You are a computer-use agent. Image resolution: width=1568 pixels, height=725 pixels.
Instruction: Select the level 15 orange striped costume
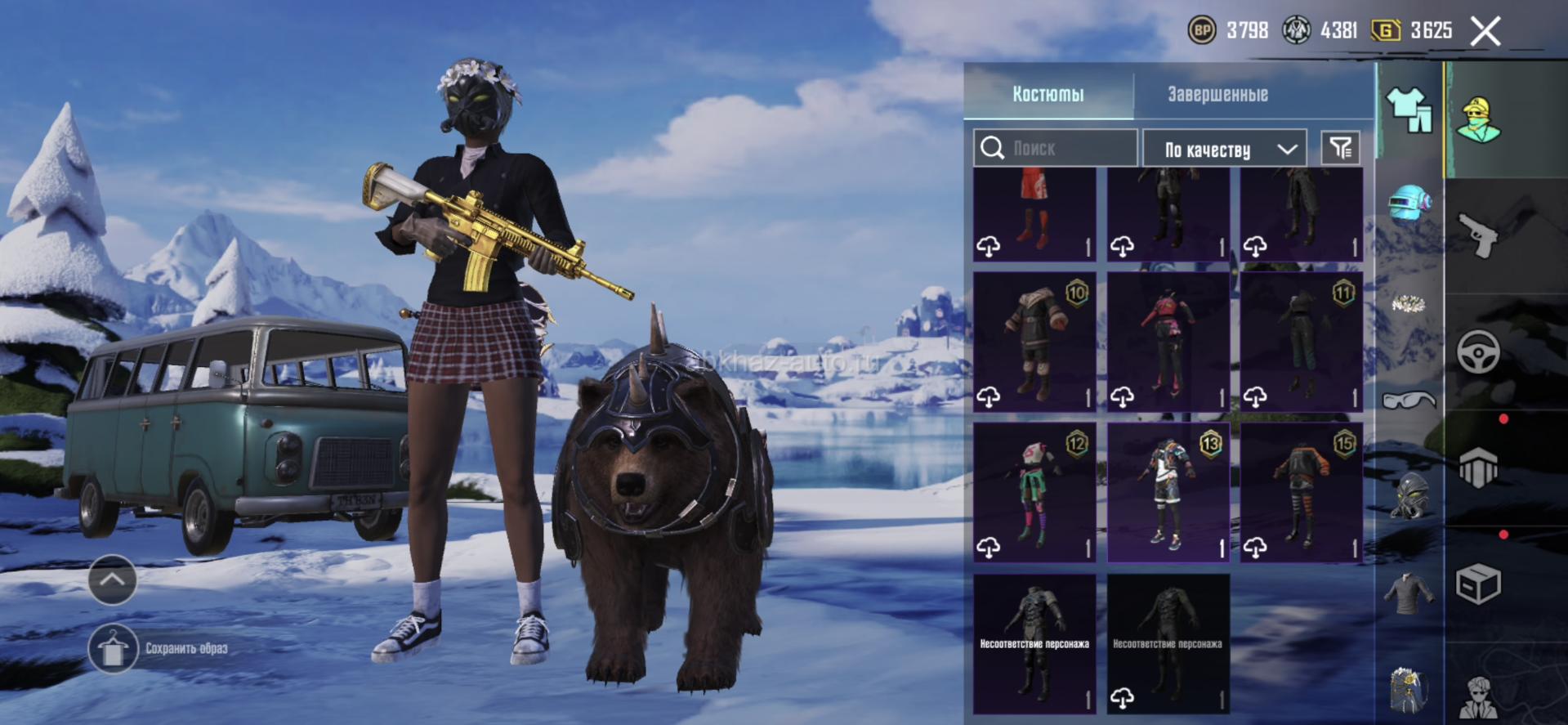[x=1301, y=492]
